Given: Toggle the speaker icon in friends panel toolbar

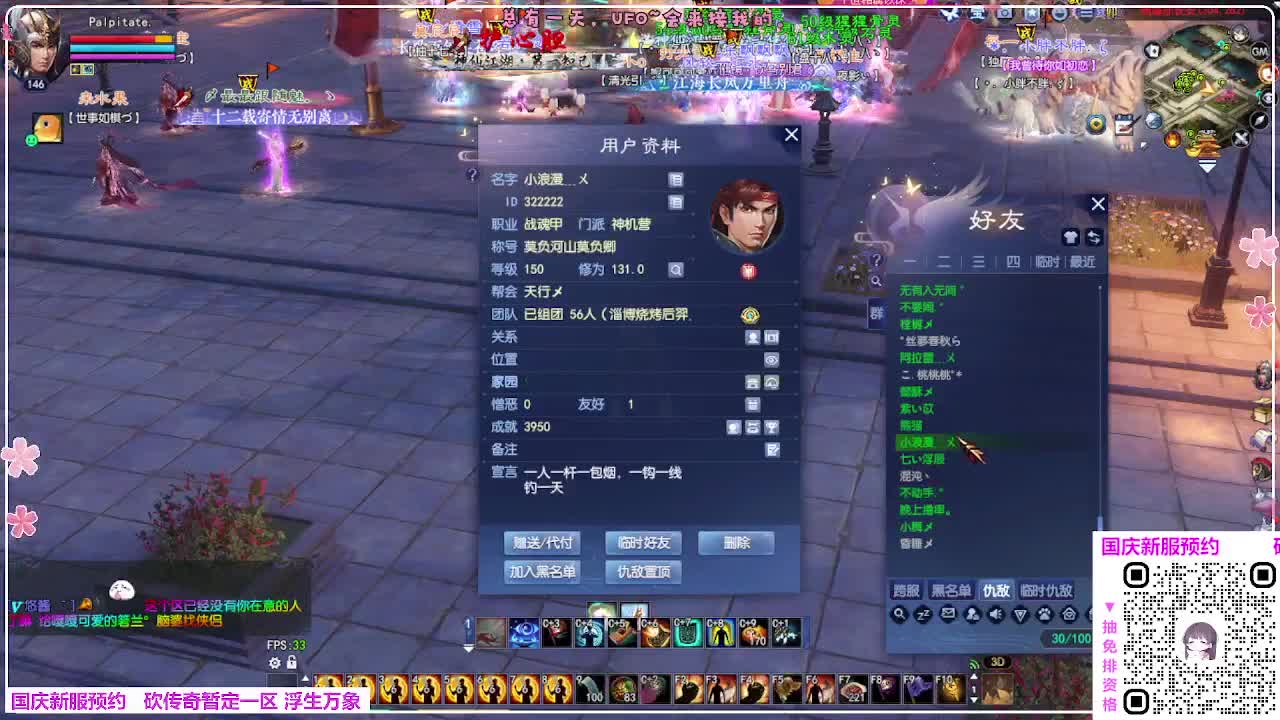Looking at the screenshot, I should coord(995,613).
